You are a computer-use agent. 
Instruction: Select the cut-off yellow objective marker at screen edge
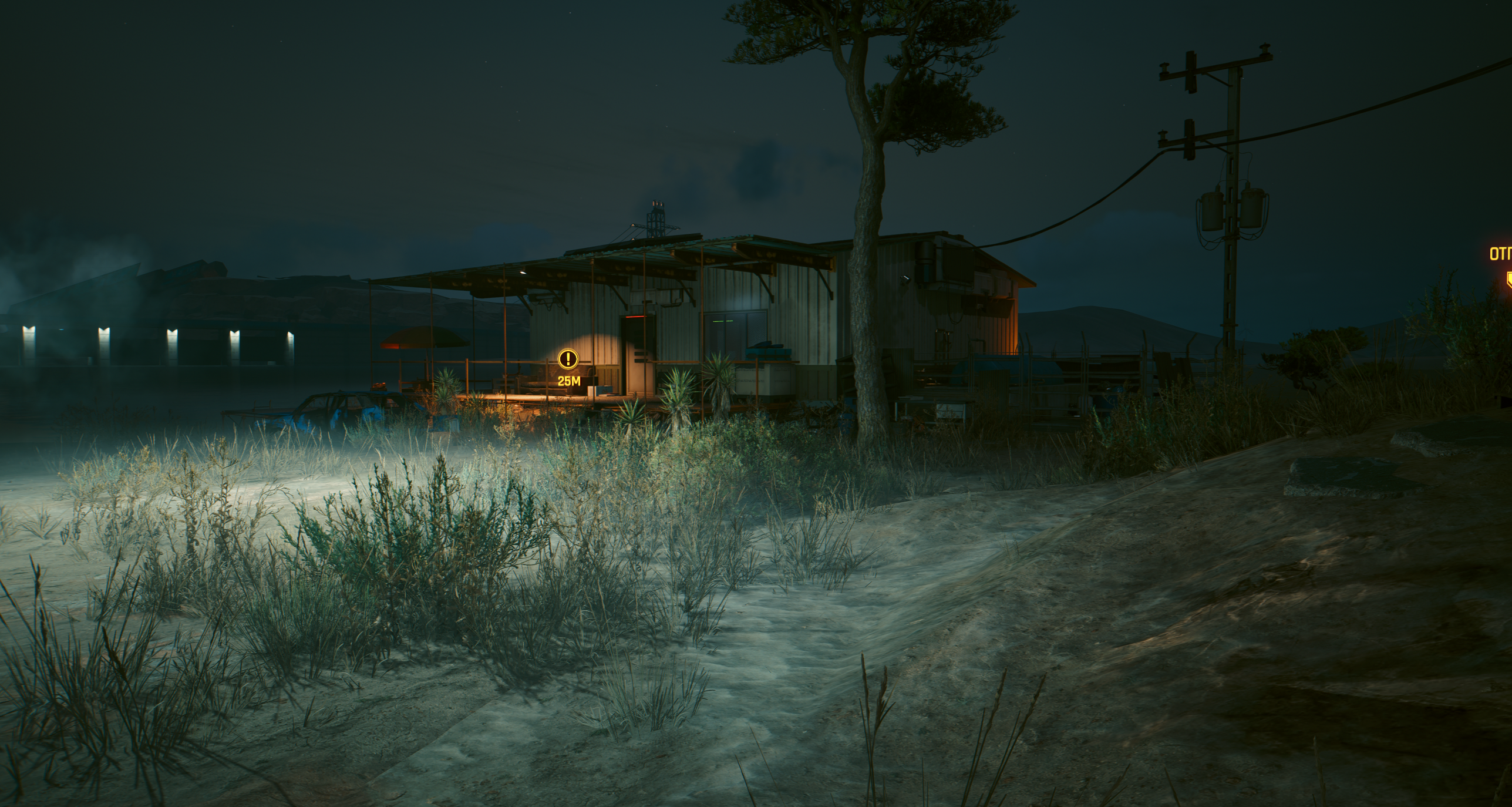tap(1506, 294)
